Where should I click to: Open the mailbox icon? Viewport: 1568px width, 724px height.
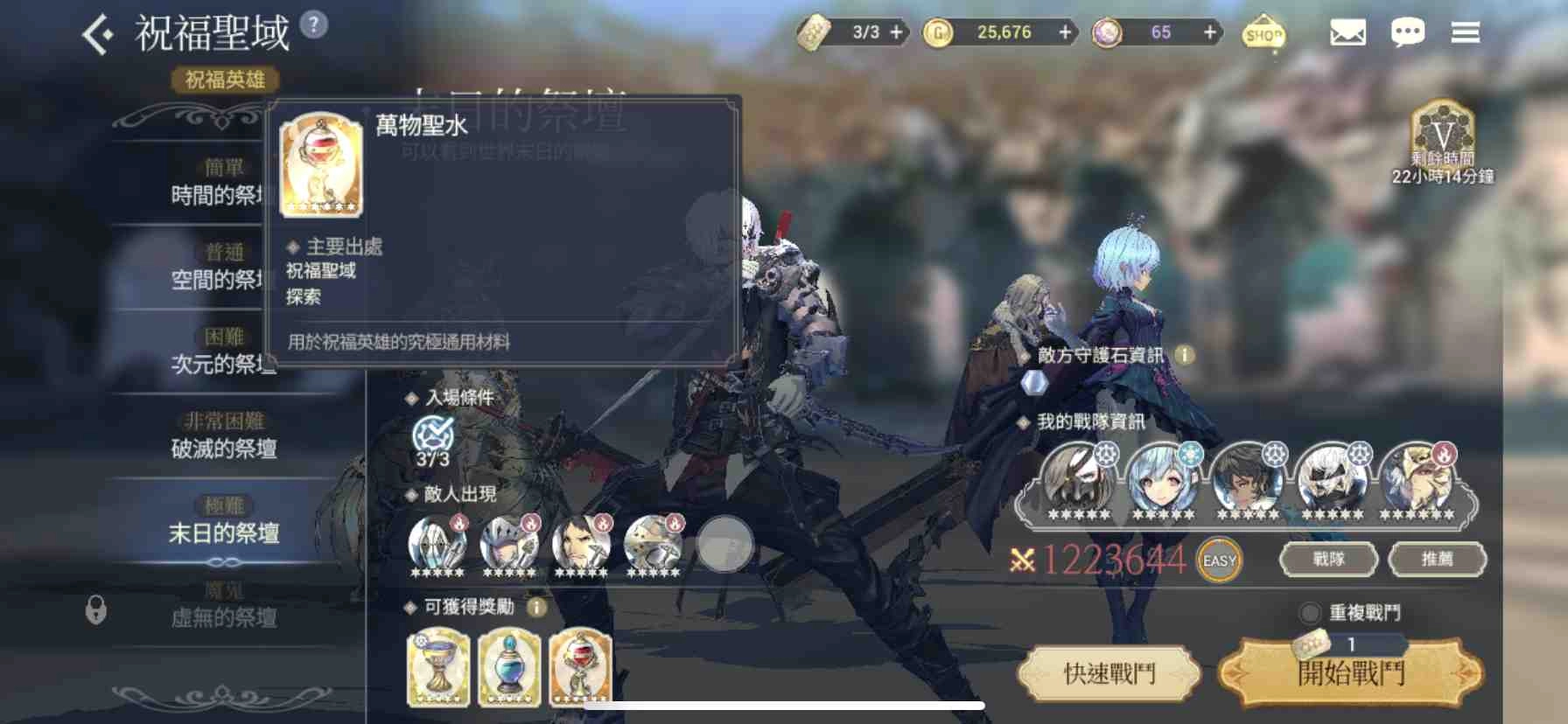[x=1346, y=31]
